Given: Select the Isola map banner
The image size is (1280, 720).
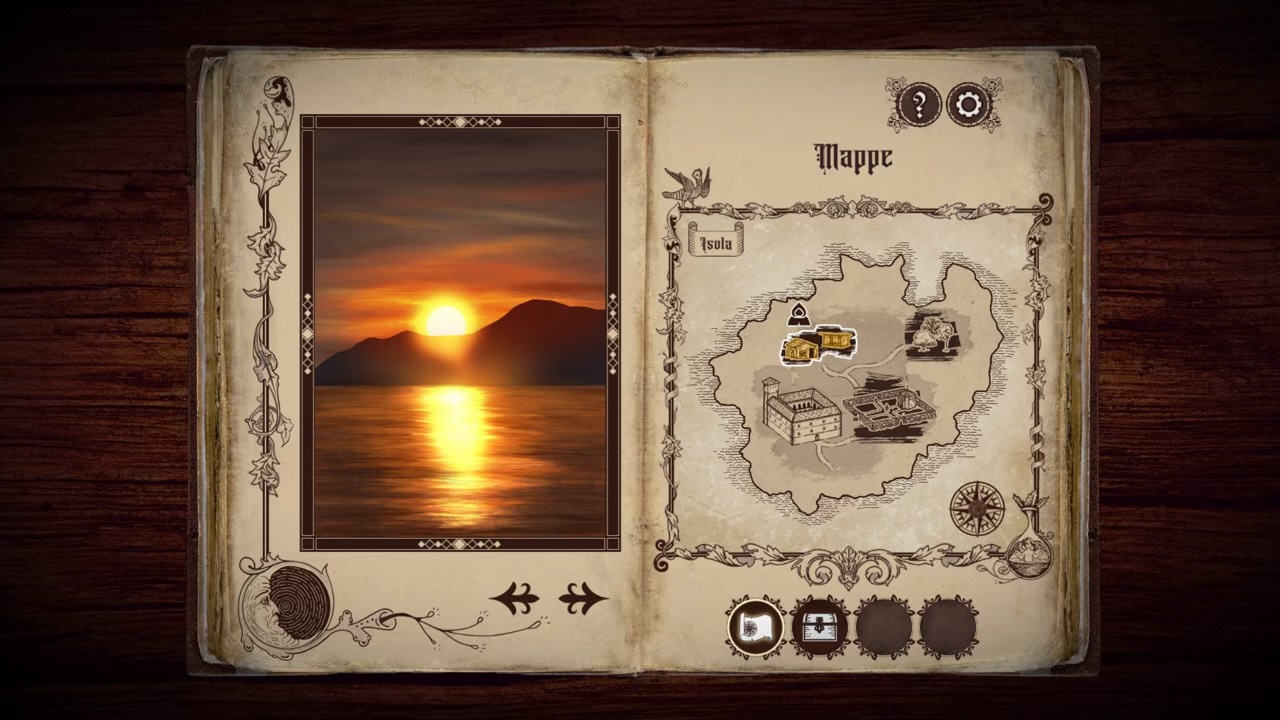Looking at the screenshot, I should tap(716, 243).
